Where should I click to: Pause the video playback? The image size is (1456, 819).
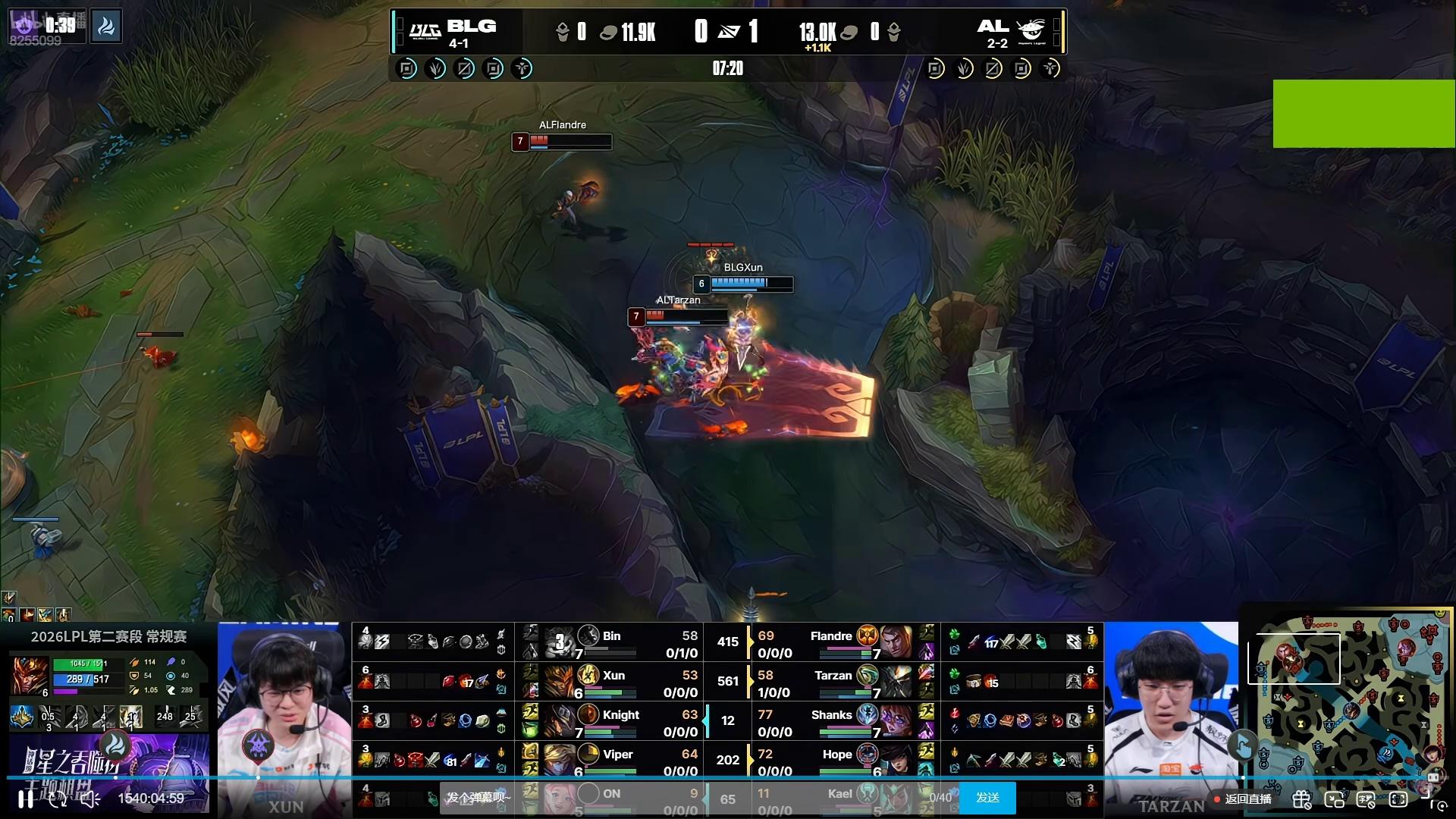pyautogui.click(x=26, y=799)
